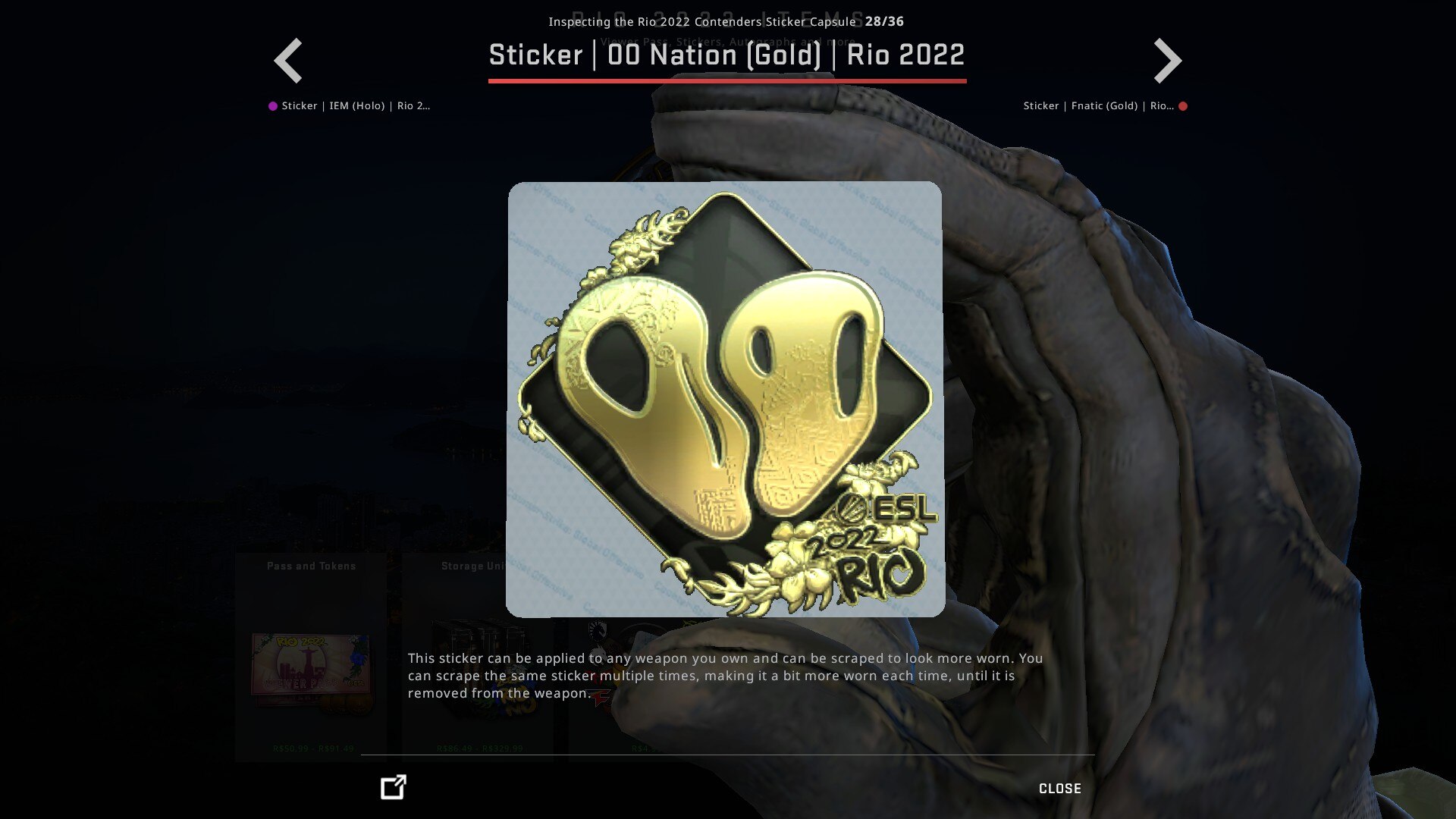This screenshot has width=1456, height=819.
Task: Click the left arrow to view previous sticker
Action: tap(288, 59)
